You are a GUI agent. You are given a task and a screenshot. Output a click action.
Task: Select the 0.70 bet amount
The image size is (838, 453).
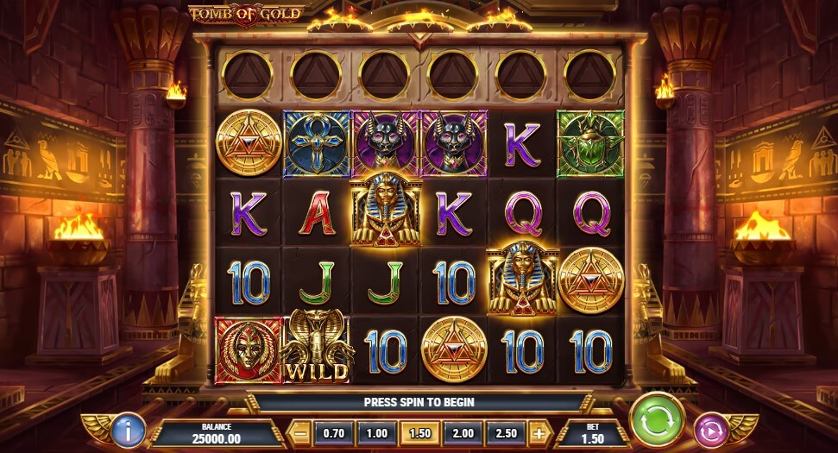pyautogui.click(x=332, y=434)
